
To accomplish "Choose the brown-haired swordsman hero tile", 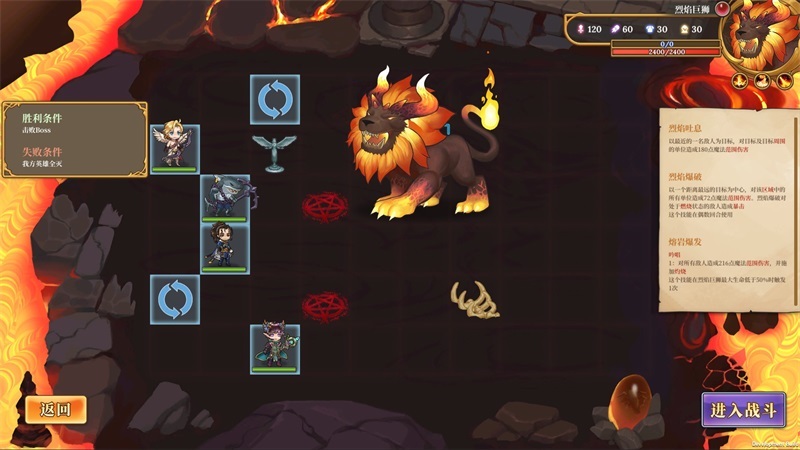I will (225, 246).
